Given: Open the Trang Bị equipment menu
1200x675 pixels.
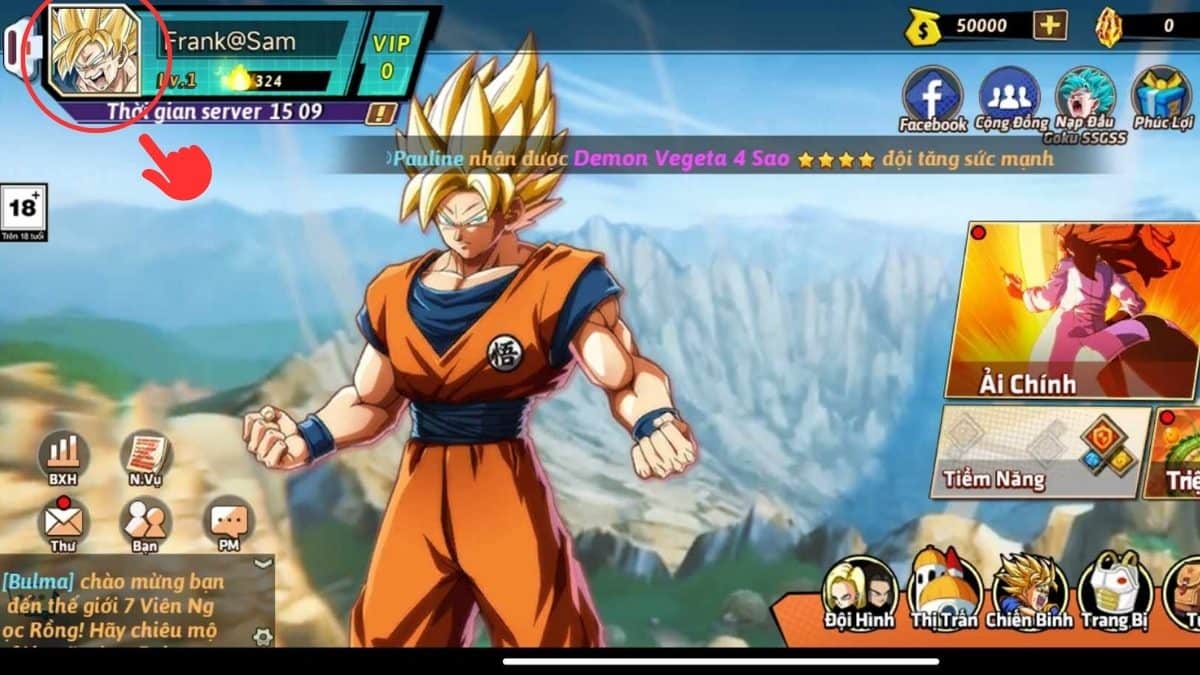Looking at the screenshot, I should click(x=1115, y=588).
